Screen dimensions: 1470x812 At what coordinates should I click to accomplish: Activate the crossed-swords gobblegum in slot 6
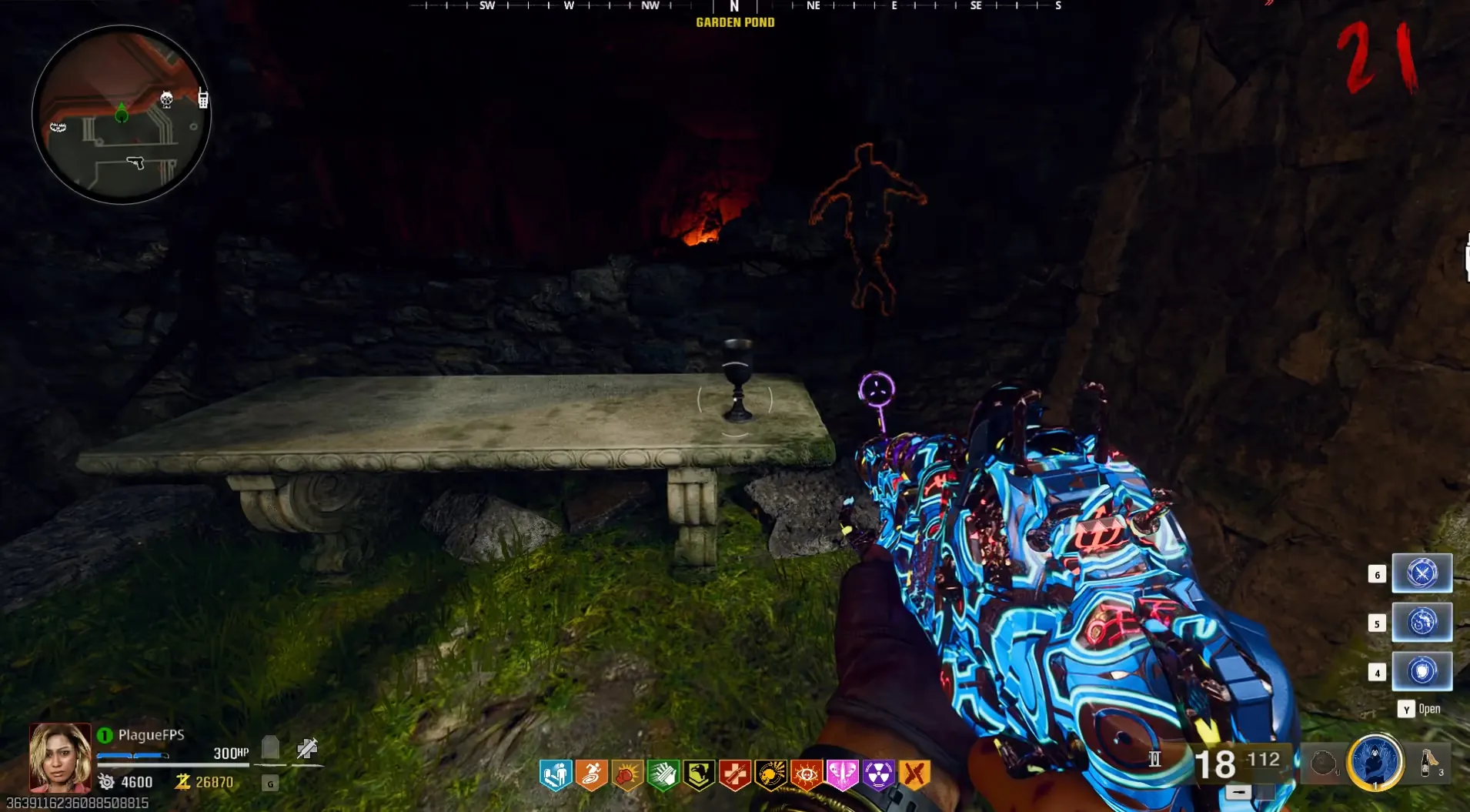coord(1422,573)
